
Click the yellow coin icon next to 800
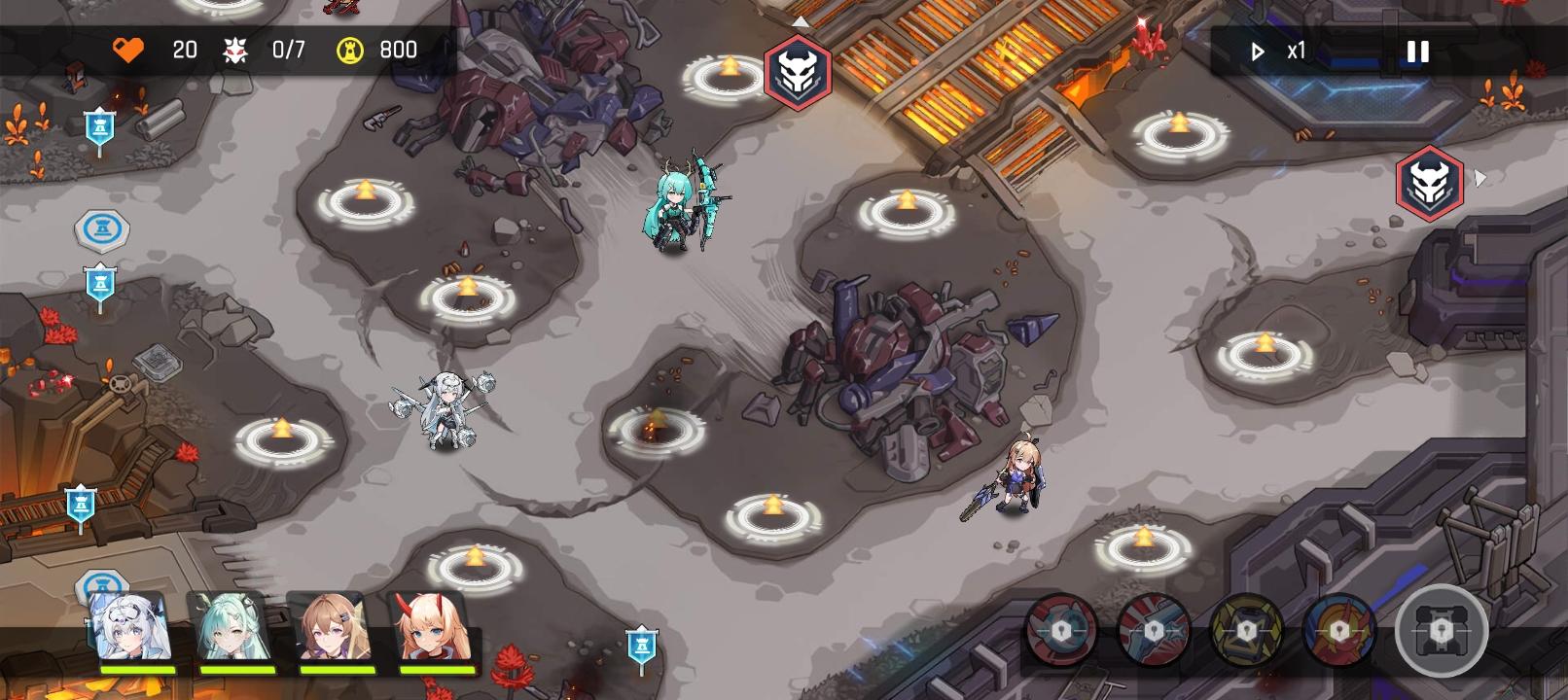[x=348, y=50]
